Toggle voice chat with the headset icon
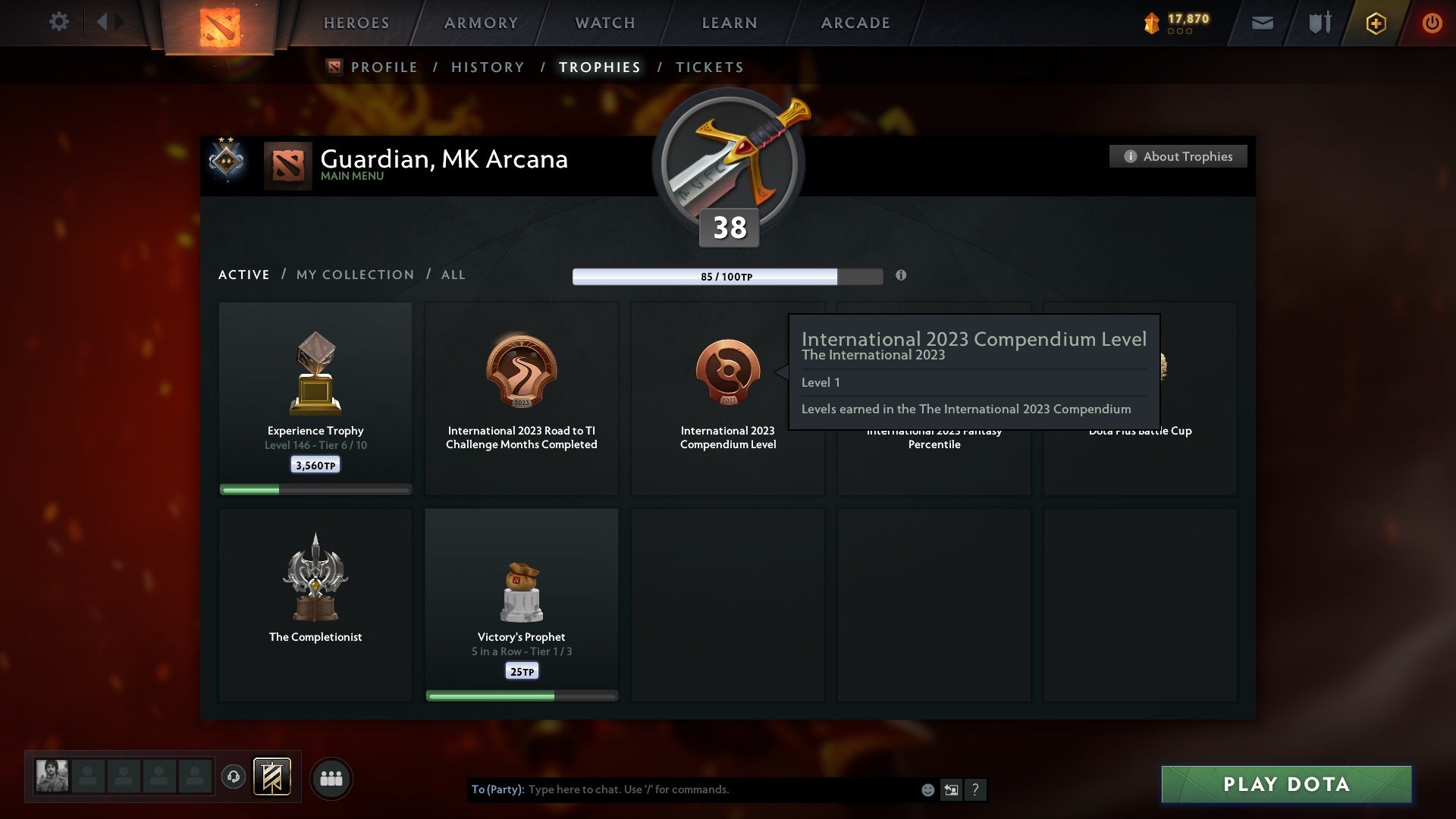This screenshot has width=1456, height=819. [x=234, y=777]
